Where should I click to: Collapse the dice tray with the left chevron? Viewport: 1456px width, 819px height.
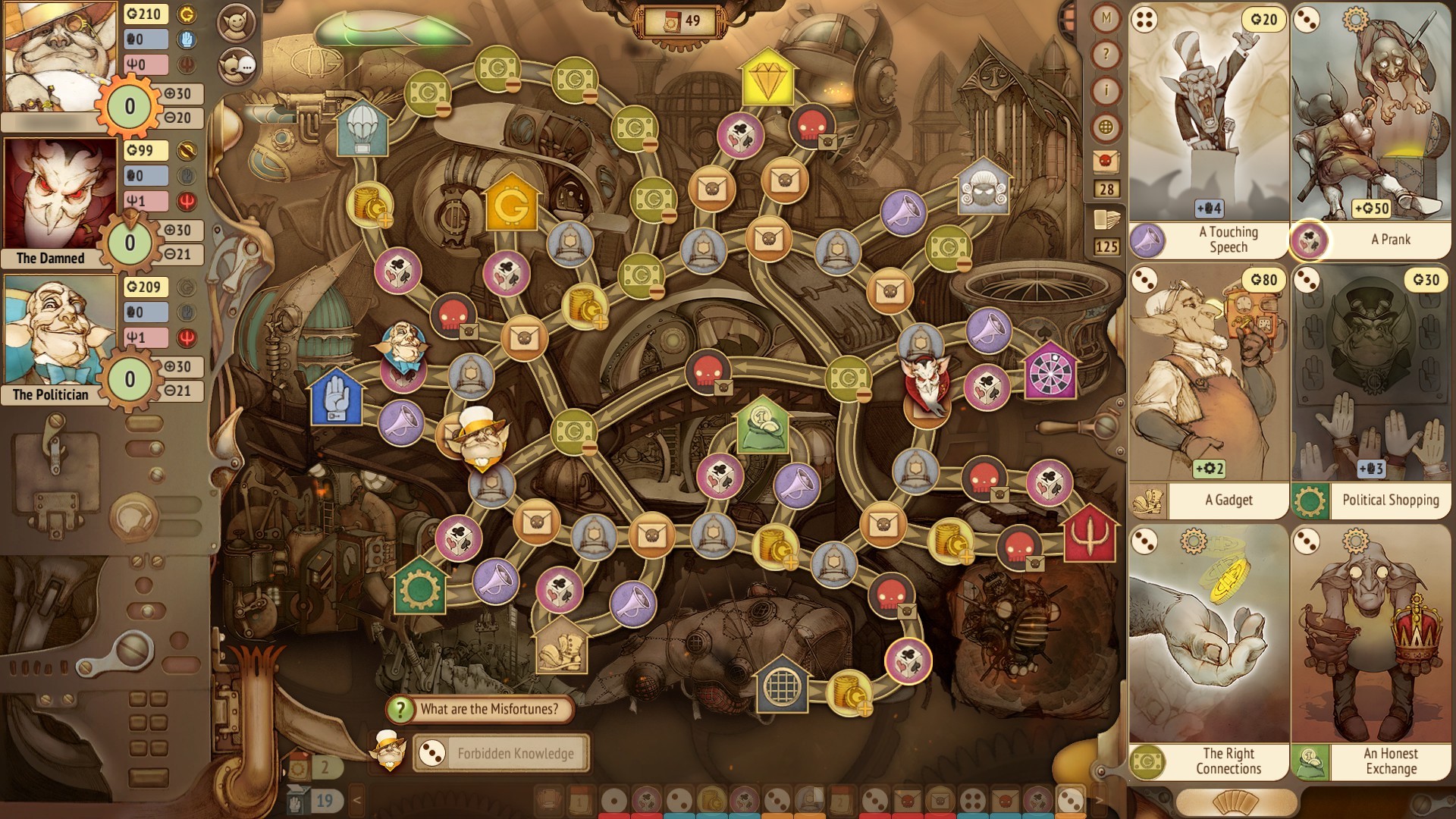[x=355, y=799]
